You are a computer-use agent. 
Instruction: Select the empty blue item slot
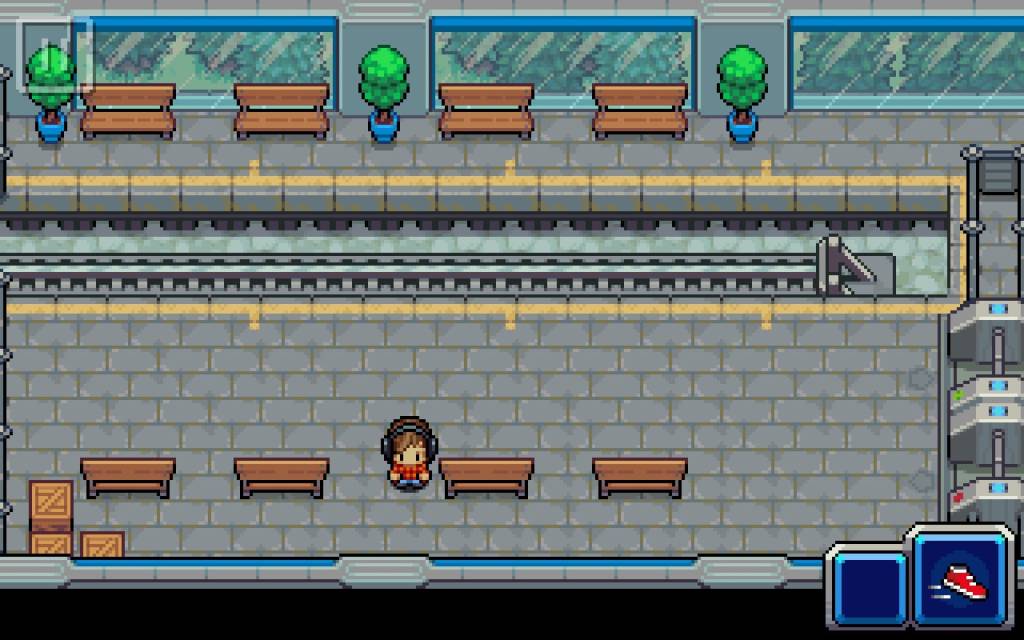(x=869, y=586)
